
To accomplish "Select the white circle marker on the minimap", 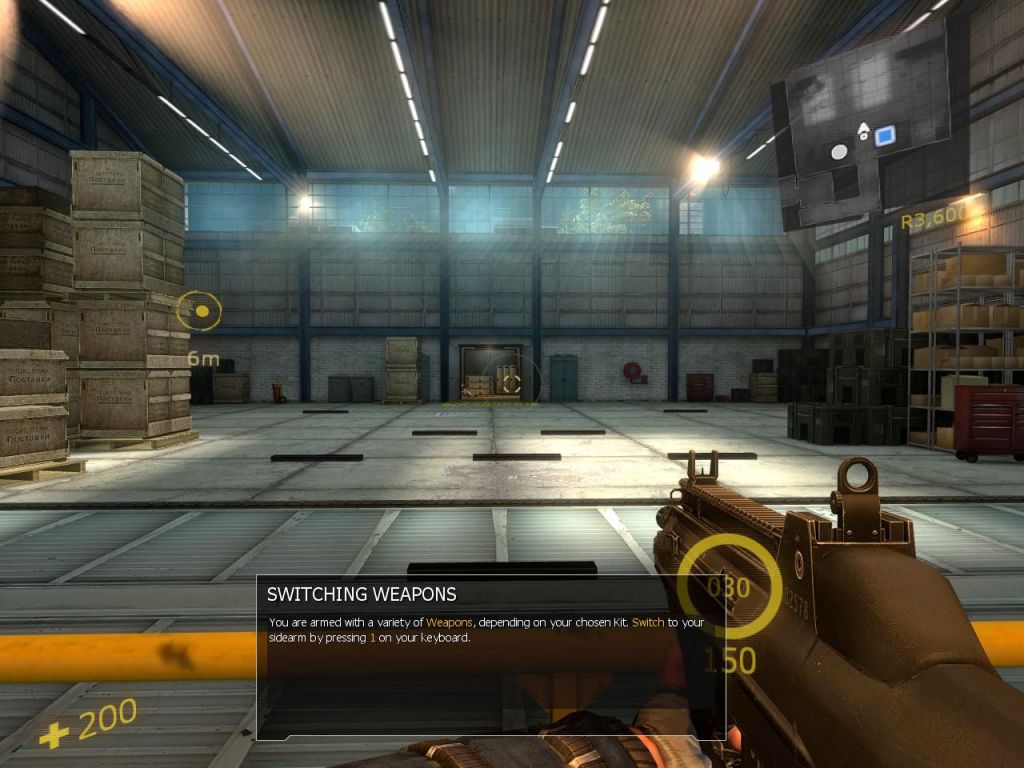I will point(839,152).
